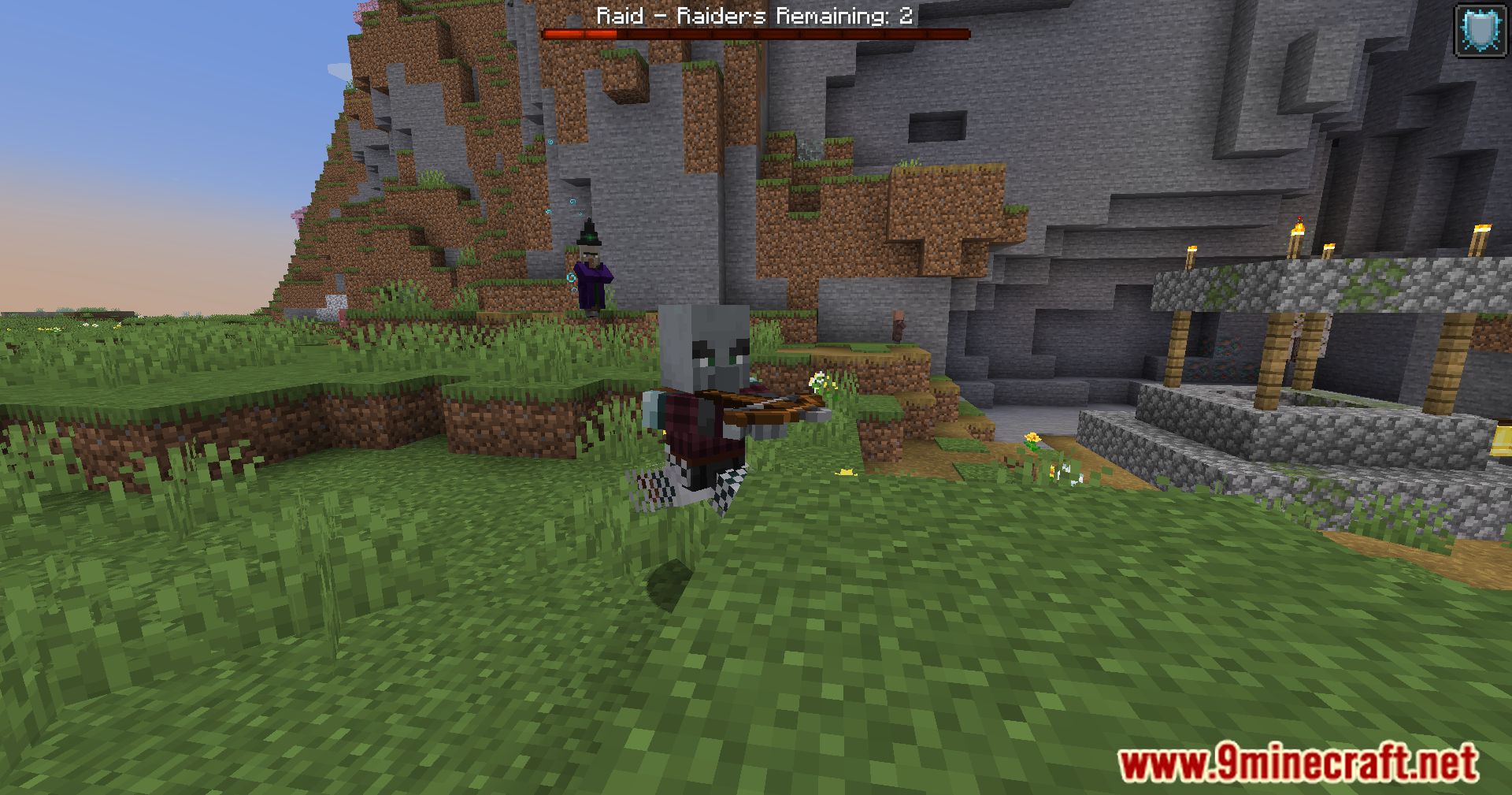
Task: Click the diamond amulet icon top right
Action: pos(1478,26)
